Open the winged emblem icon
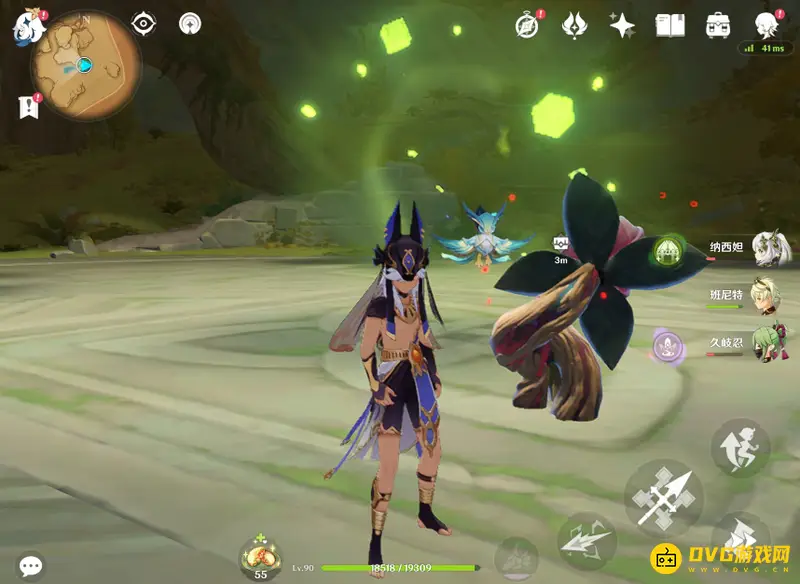The height and width of the screenshot is (584, 800). point(574,25)
